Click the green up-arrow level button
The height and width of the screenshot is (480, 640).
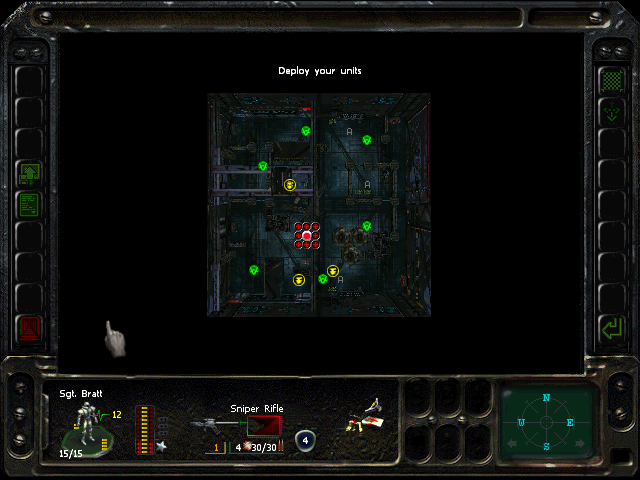(29, 174)
